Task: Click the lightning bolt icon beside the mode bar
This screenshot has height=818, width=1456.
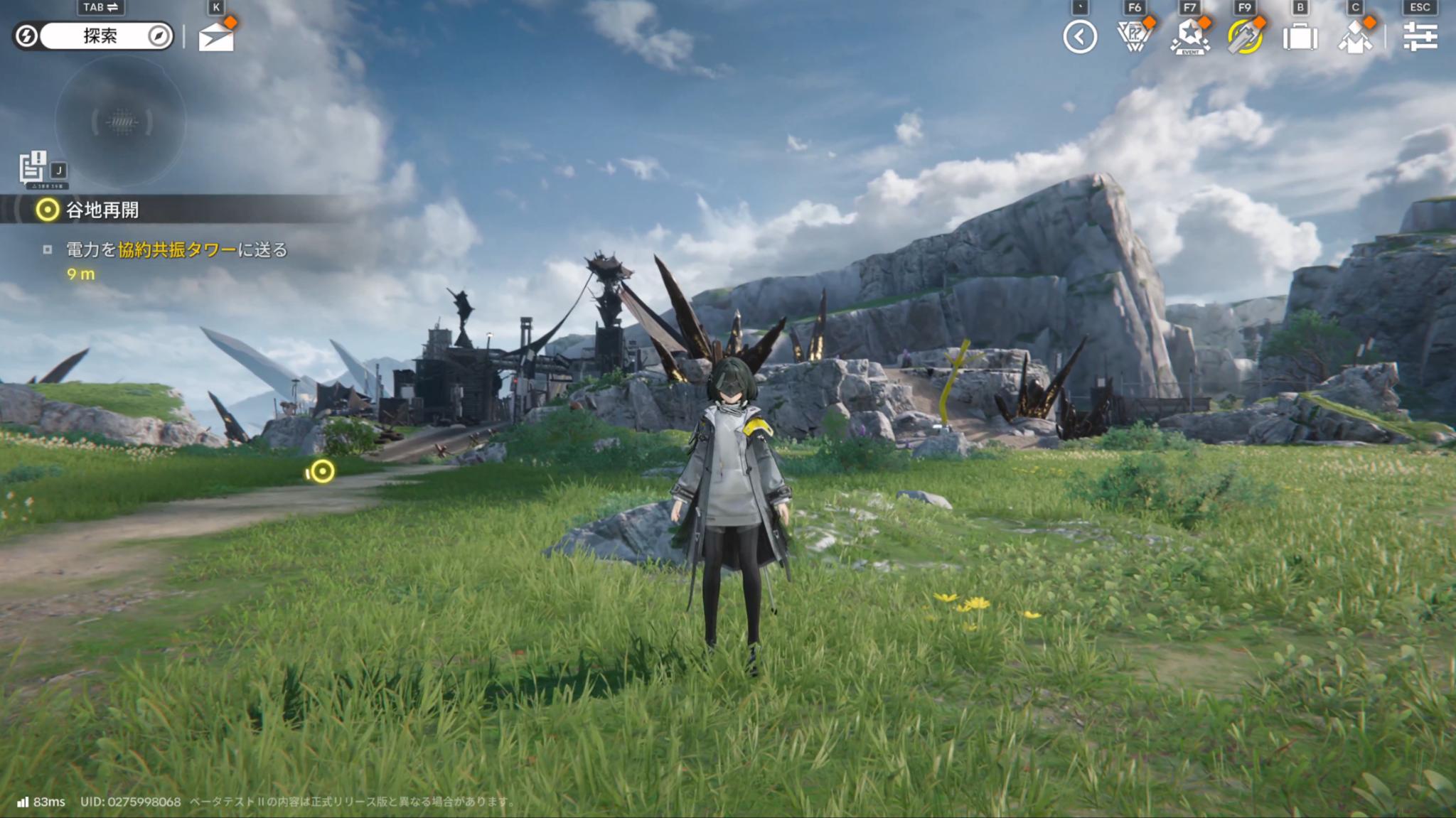Action: coord(27,36)
